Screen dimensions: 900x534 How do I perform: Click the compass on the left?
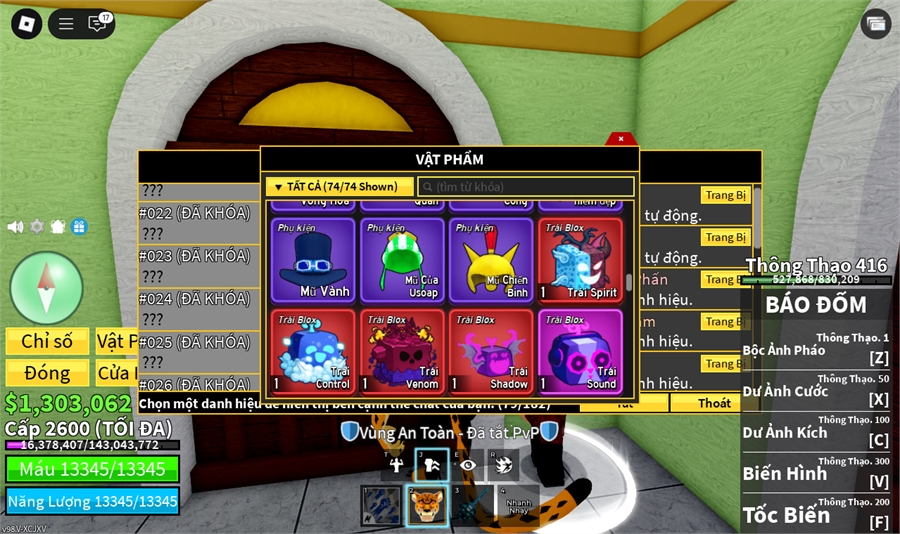(46, 288)
